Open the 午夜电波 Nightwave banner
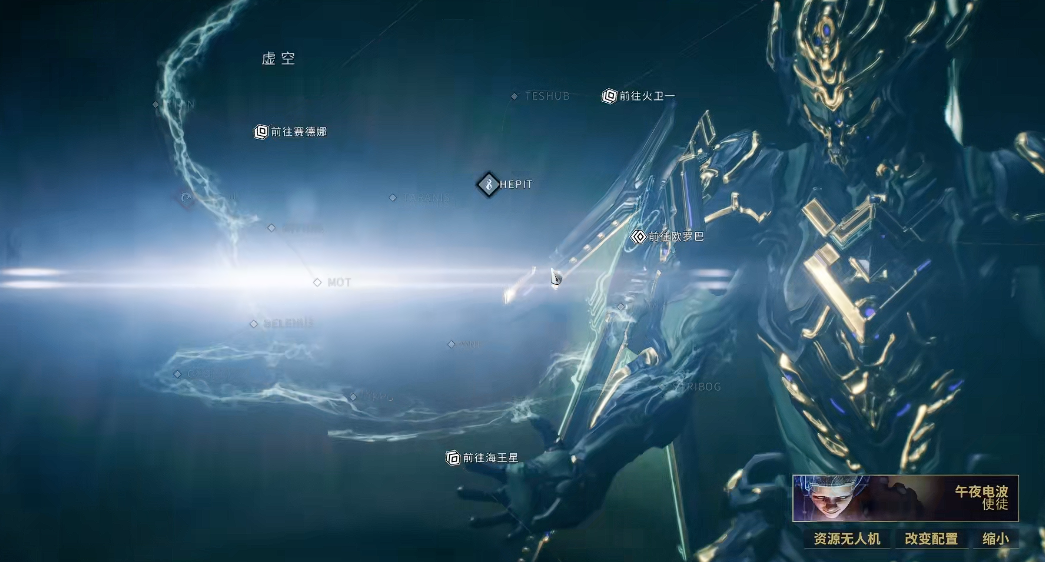 [905, 498]
